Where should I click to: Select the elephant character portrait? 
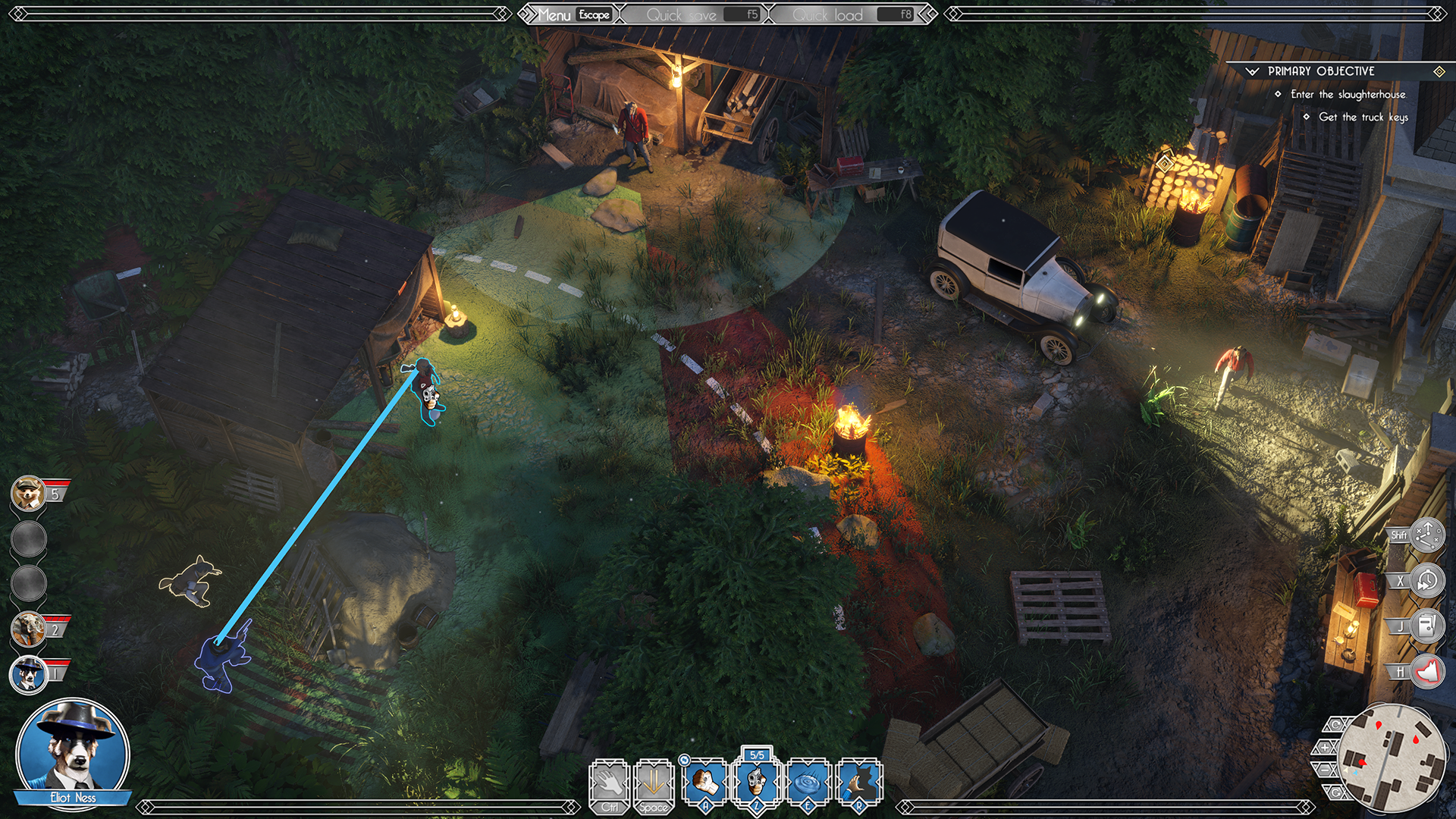[29, 629]
